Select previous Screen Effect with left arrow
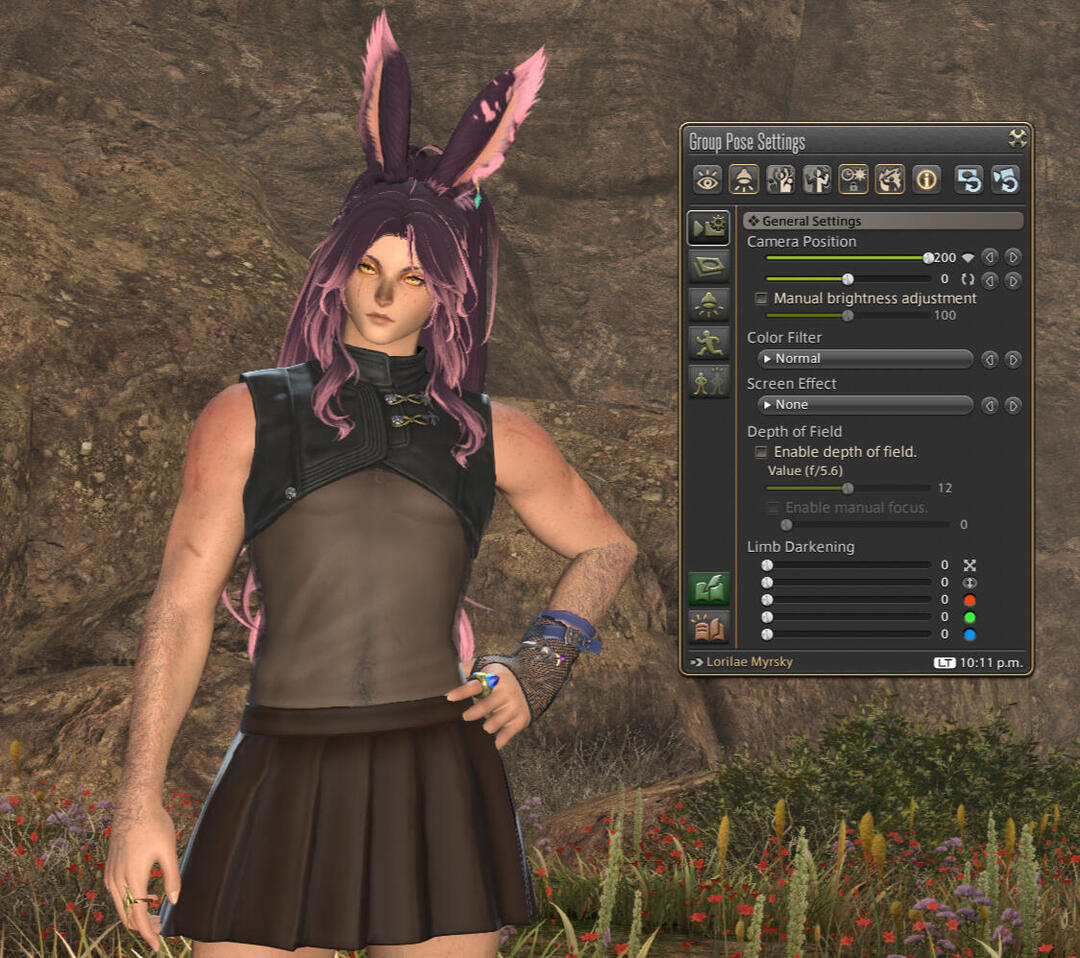Viewport: 1080px width, 958px height. click(x=989, y=405)
